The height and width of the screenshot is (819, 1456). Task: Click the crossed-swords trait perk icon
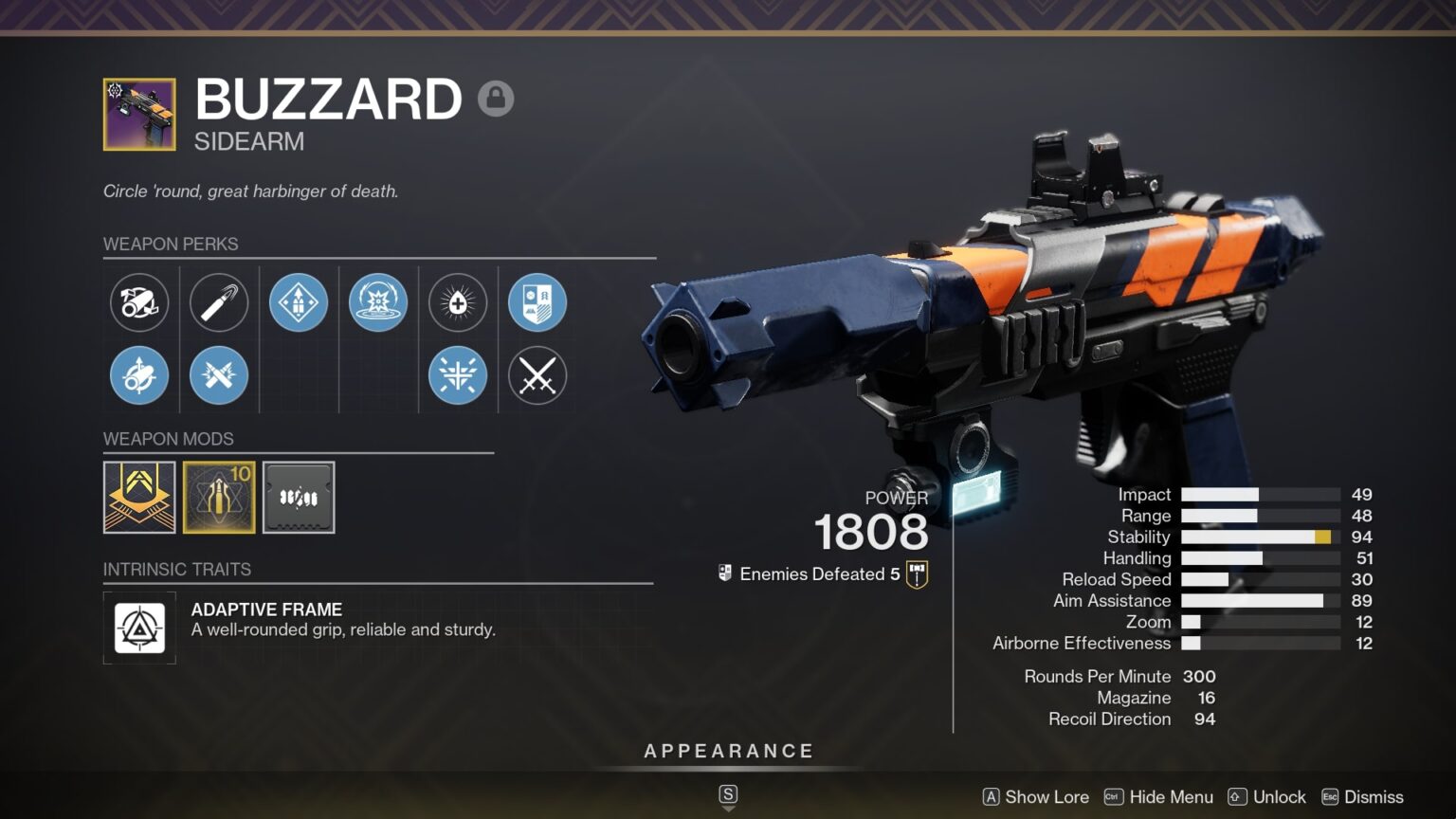pyautogui.click(x=537, y=375)
